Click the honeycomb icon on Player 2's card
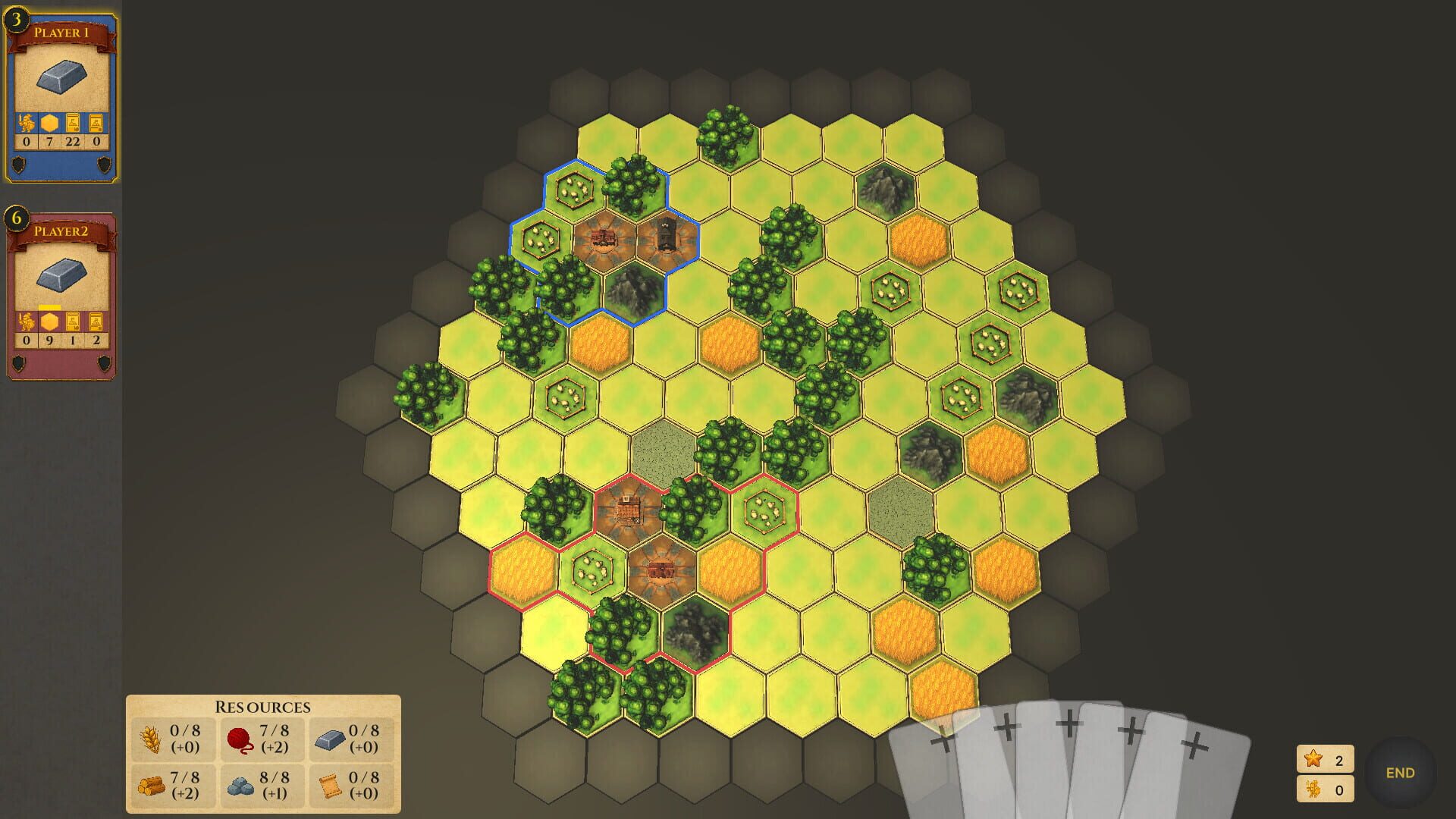This screenshot has width=1456, height=819. (49, 322)
